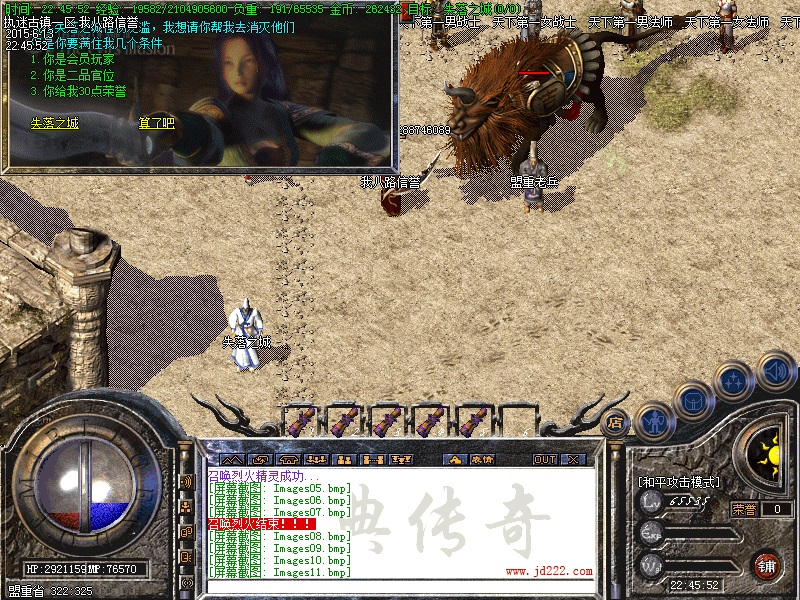Use the fifth scroll in the quick belt
This screenshot has height=600, width=800.
[x=473, y=420]
